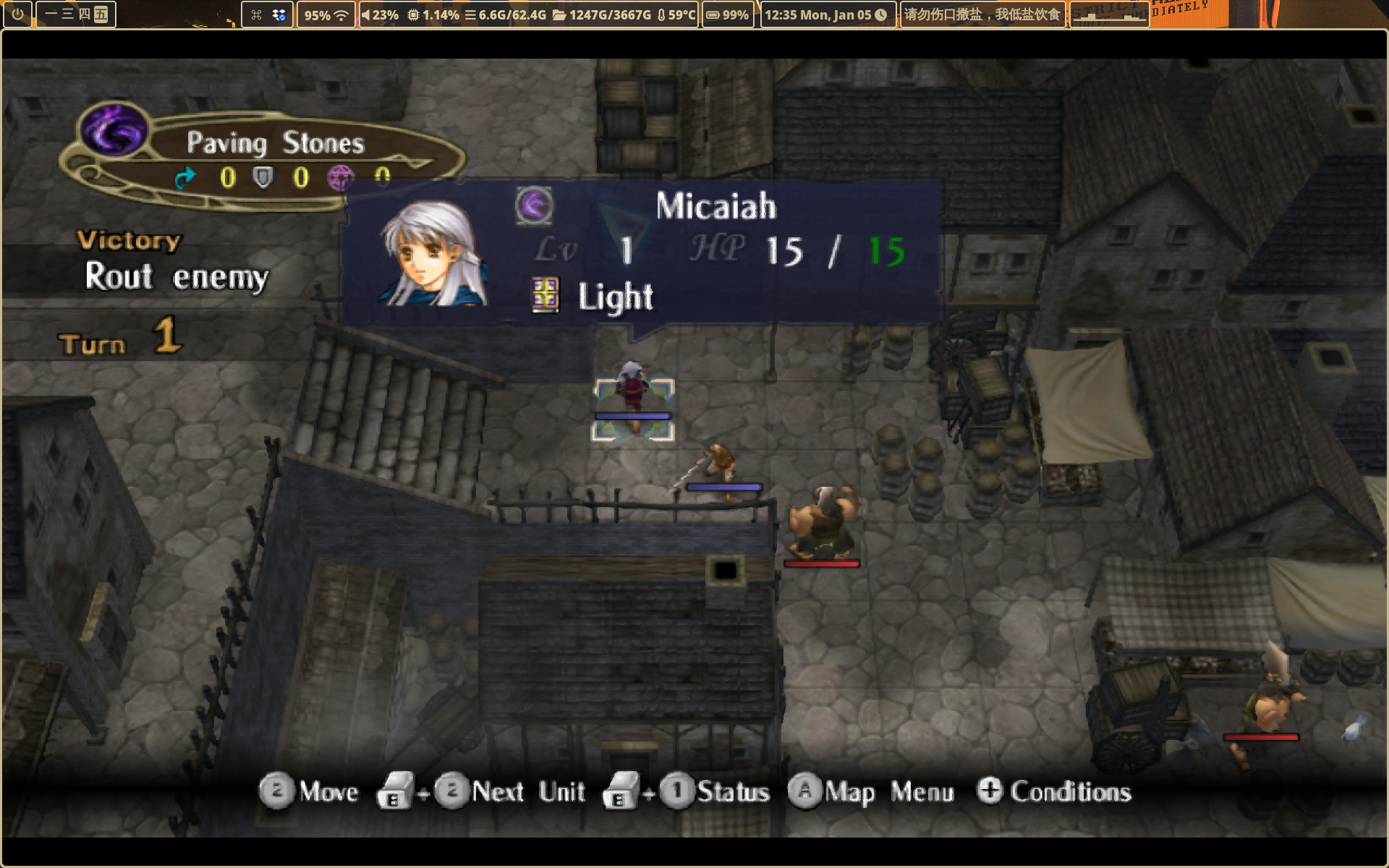Select the Light tome icon
Viewport: 1389px width, 868px height.
545,295
